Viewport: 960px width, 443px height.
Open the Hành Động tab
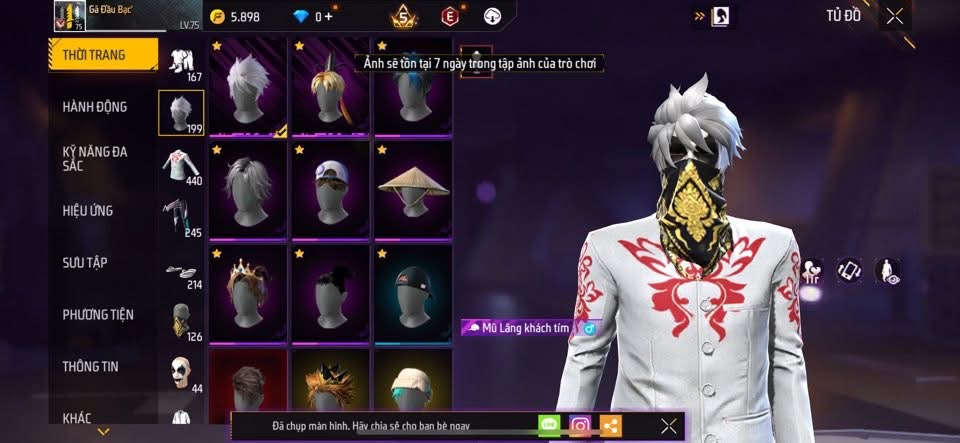[x=95, y=107]
